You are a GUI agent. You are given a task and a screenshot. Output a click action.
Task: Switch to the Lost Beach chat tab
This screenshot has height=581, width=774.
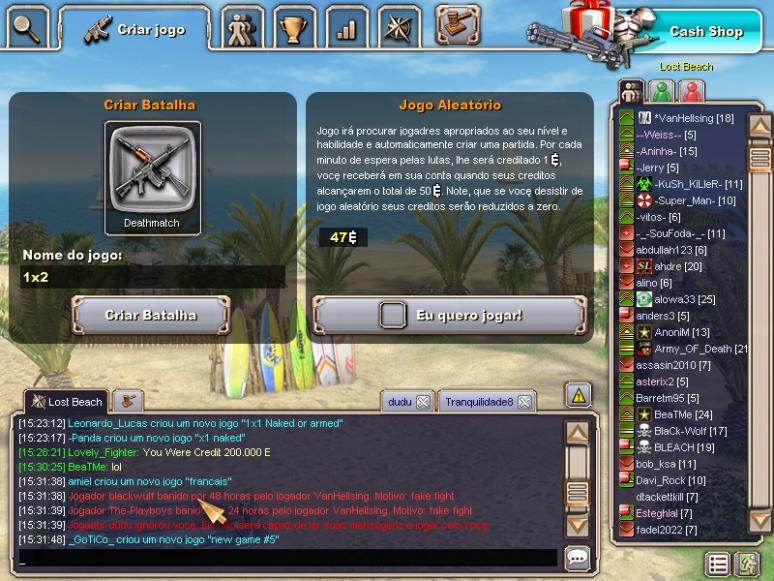click(68, 401)
